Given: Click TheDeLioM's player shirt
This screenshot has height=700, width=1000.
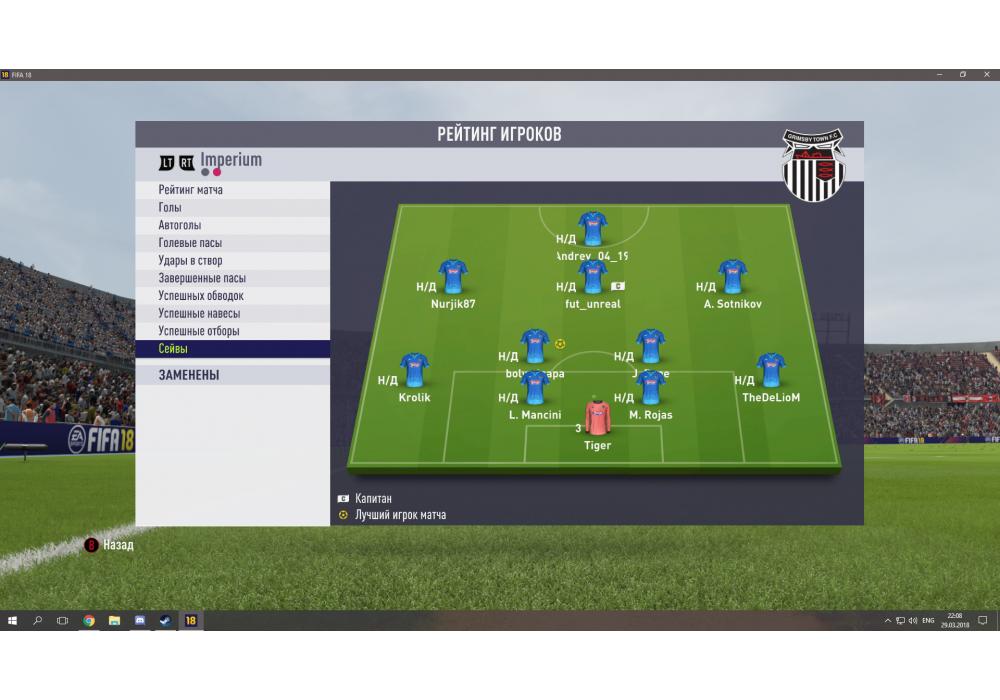Looking at the screenshot, I should pos(771,370).
